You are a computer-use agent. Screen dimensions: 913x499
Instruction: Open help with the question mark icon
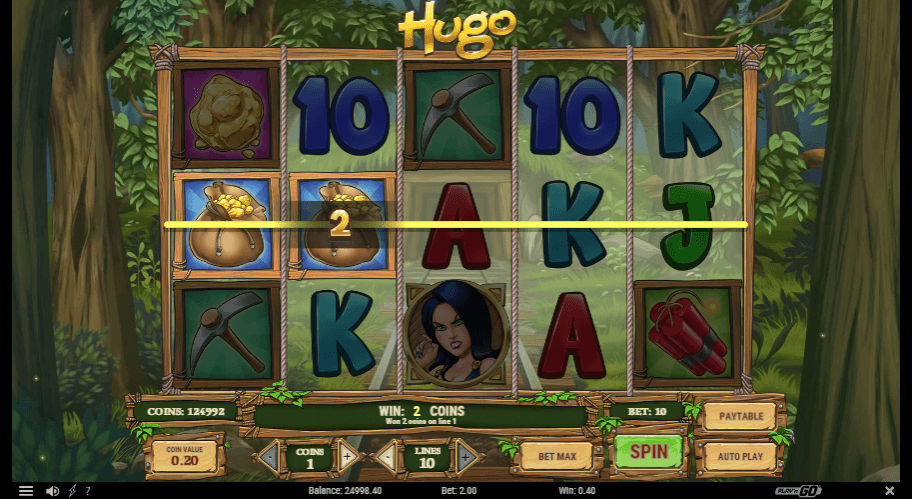87,491
